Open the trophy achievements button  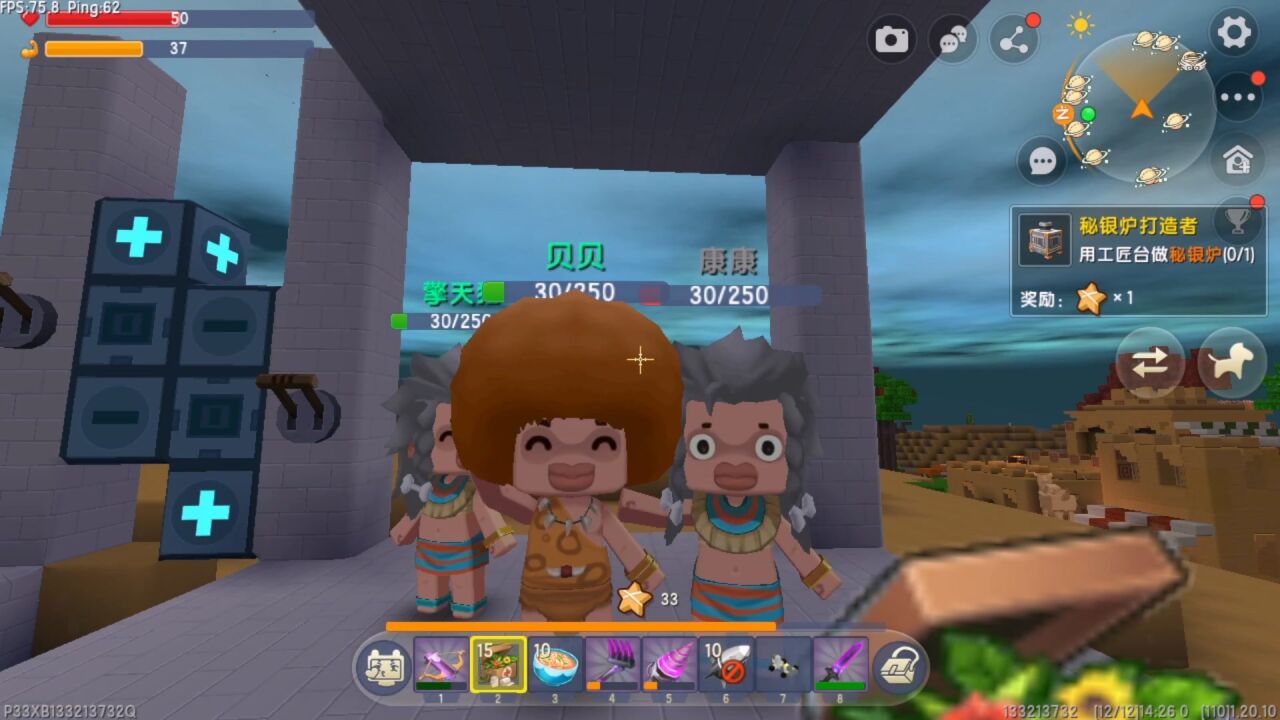pyautogui.click(x=1238, y=218)
